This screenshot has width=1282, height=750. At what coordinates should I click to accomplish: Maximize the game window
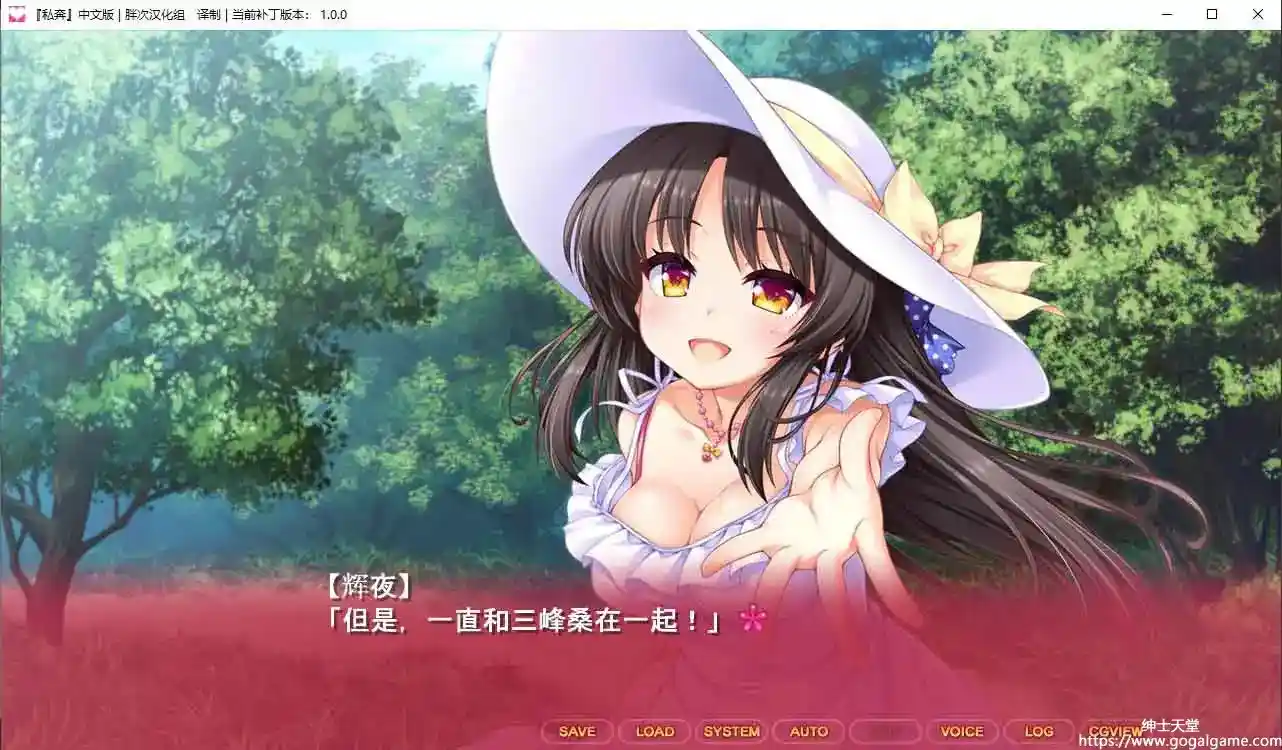(x=1211, y=14)
